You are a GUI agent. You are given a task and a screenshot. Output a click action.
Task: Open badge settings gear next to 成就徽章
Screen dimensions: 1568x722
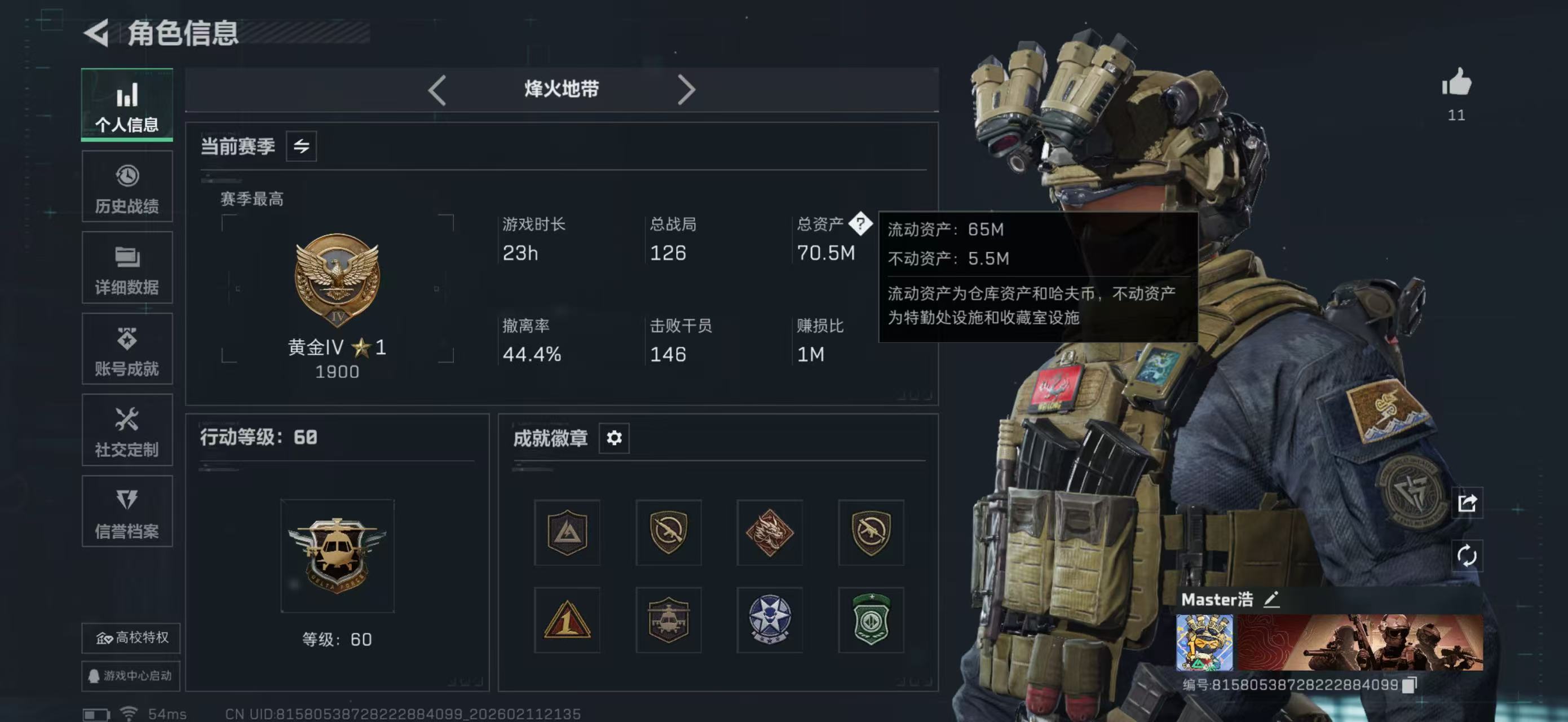613,438
